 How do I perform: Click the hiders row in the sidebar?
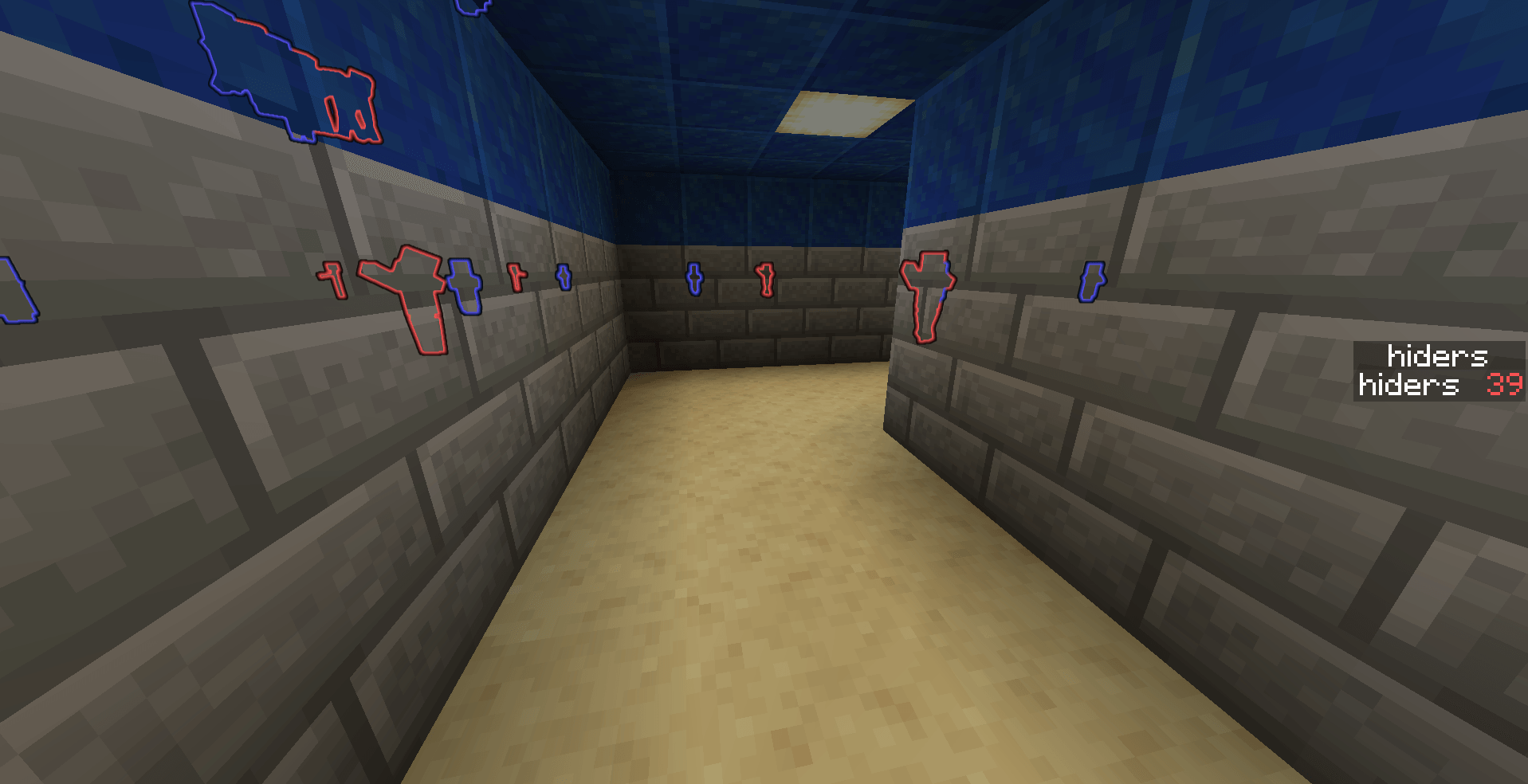1411,386
